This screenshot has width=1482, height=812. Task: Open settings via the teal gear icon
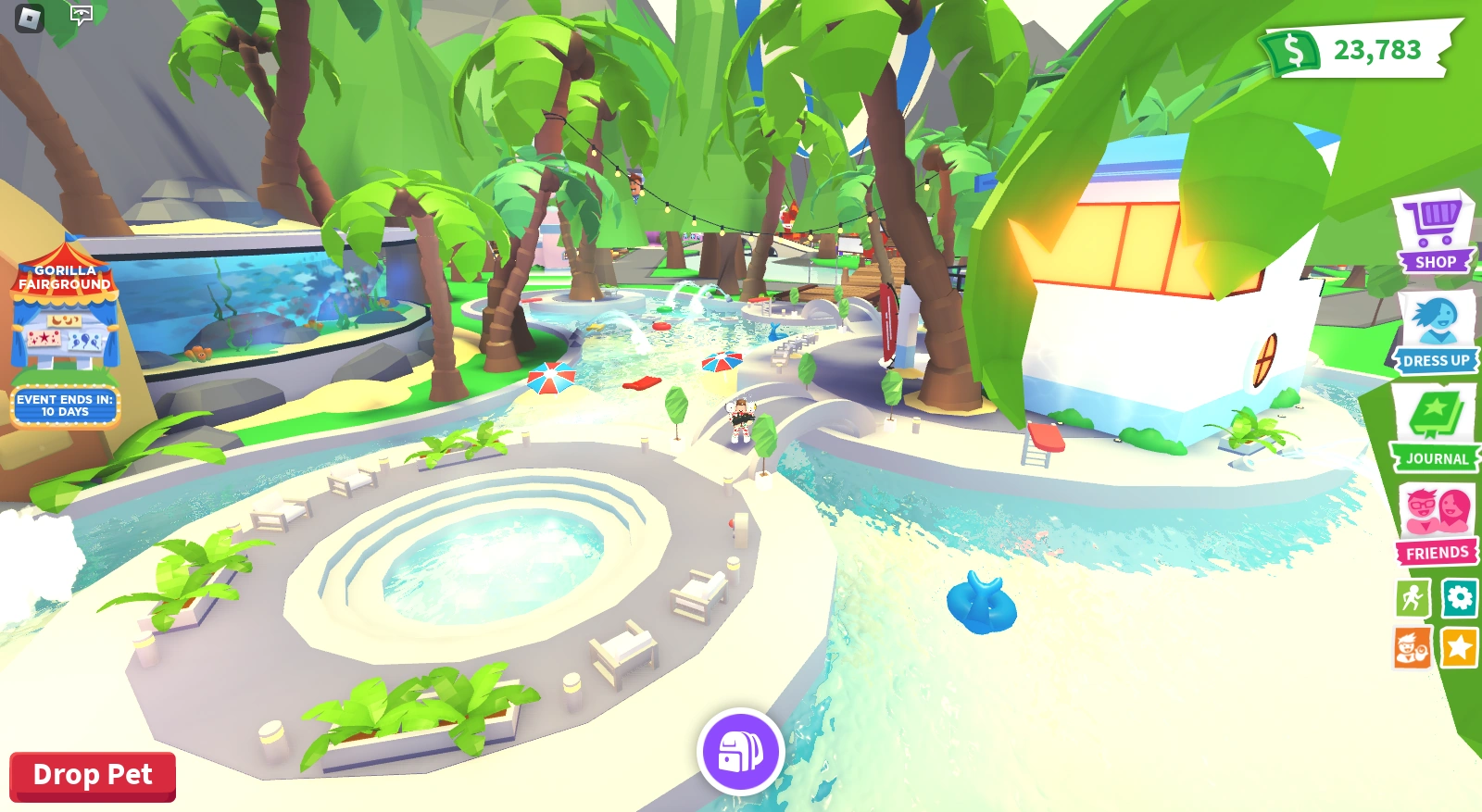pyautogui.click(x=1458, y=598)
